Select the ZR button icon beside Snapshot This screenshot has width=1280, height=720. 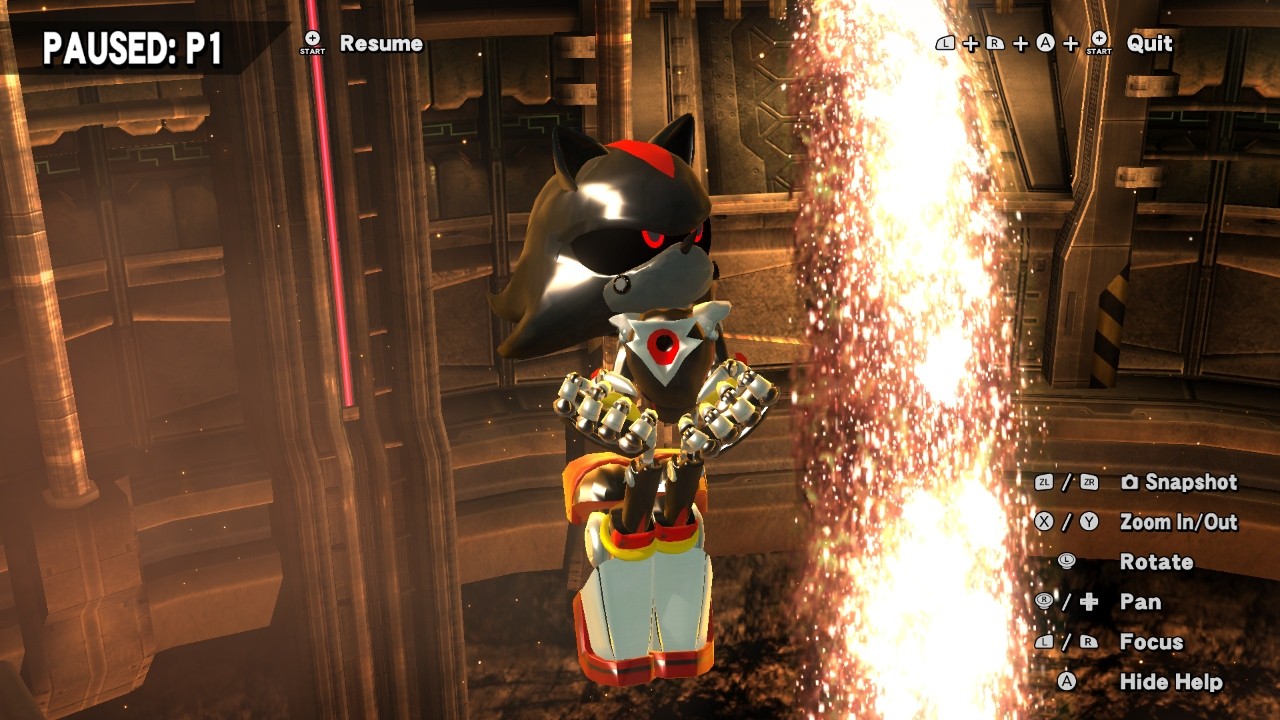tap(1087, 482)
